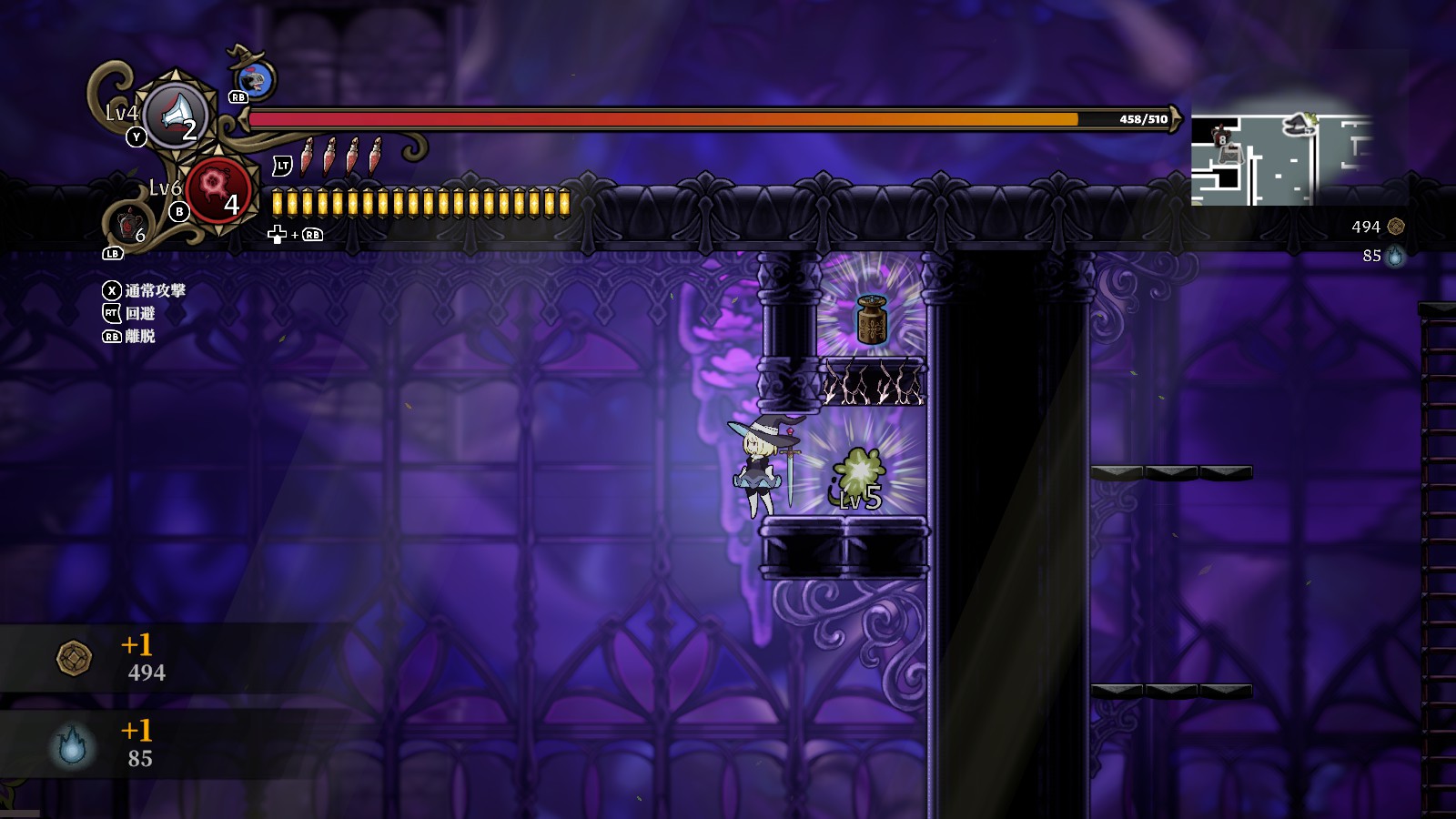
Task: Use the red teapot item slot
Action: 128,223
